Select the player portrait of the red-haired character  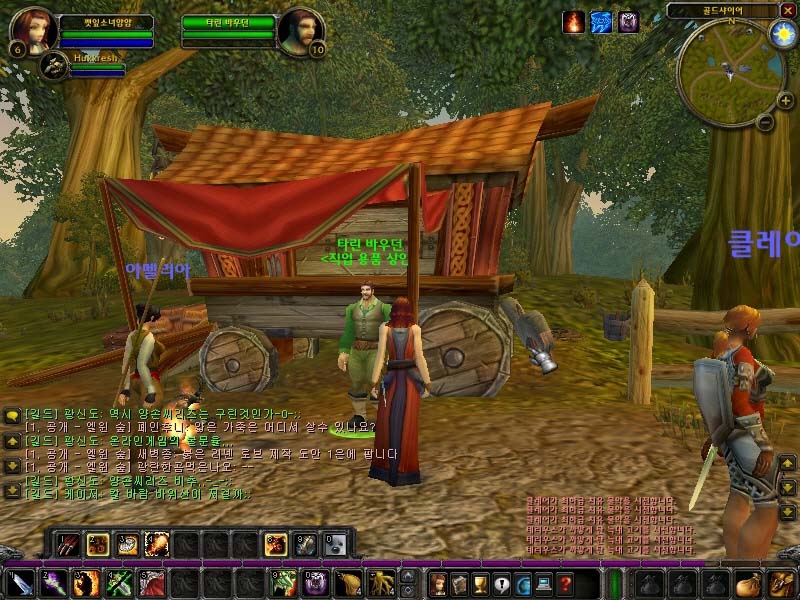pyautogui.click(x=33, y=32)
